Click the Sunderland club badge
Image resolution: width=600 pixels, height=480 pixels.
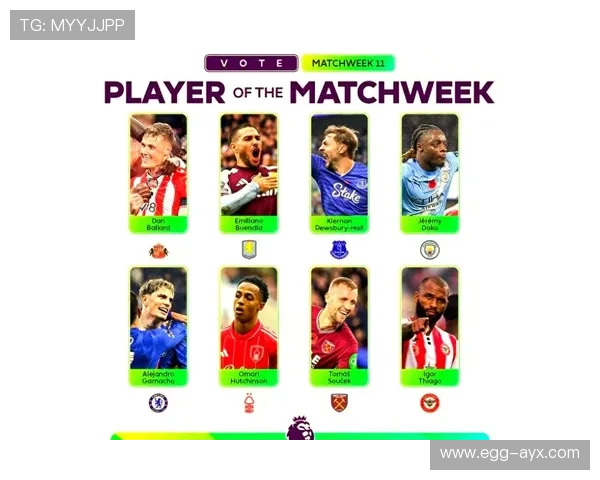pyautogui.click(x=158, y=250)
